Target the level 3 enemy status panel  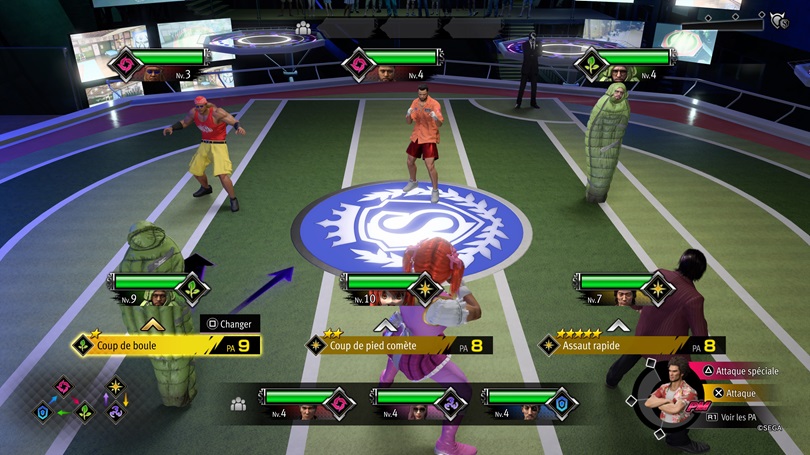(163, 65)
